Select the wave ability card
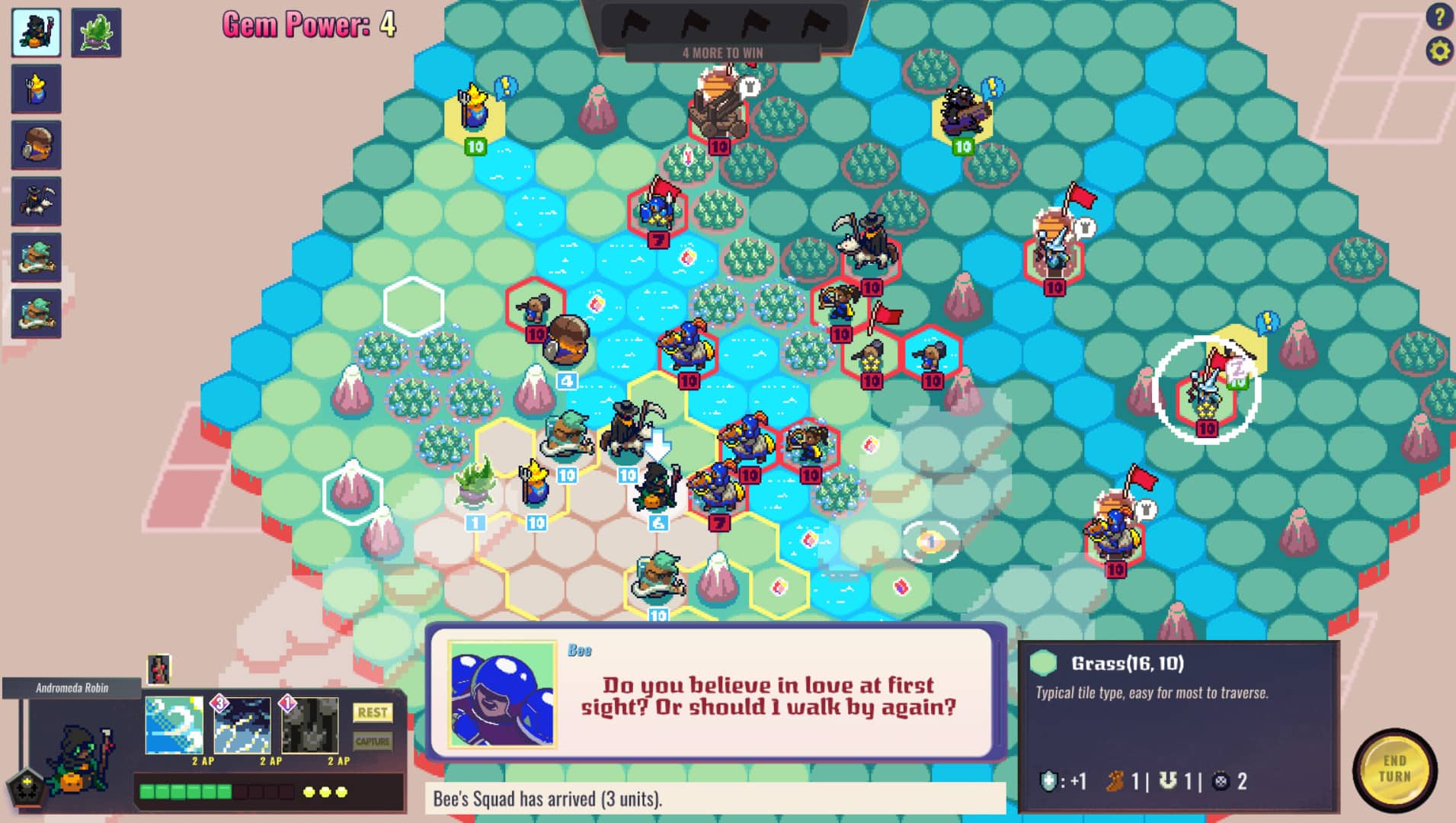This screenshot has height=823, width=1456. (x=174, y=725)
